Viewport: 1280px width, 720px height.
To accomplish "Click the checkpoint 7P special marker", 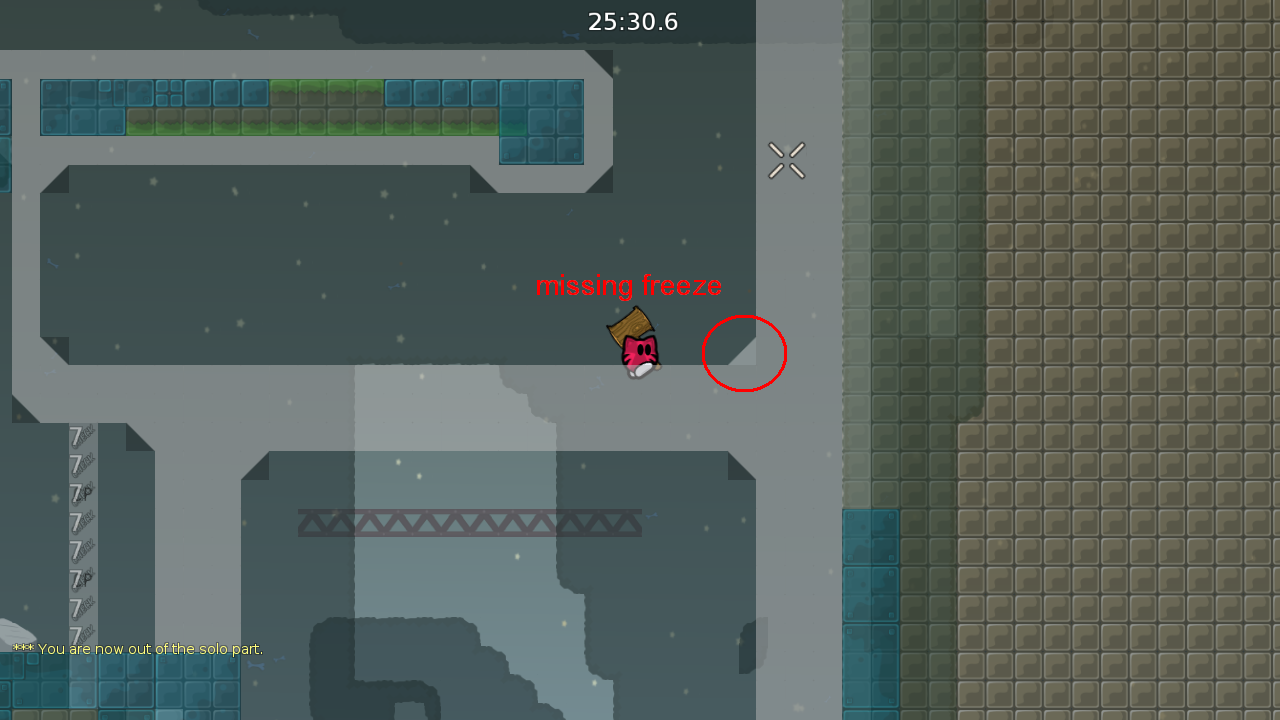I will (78, 492).
